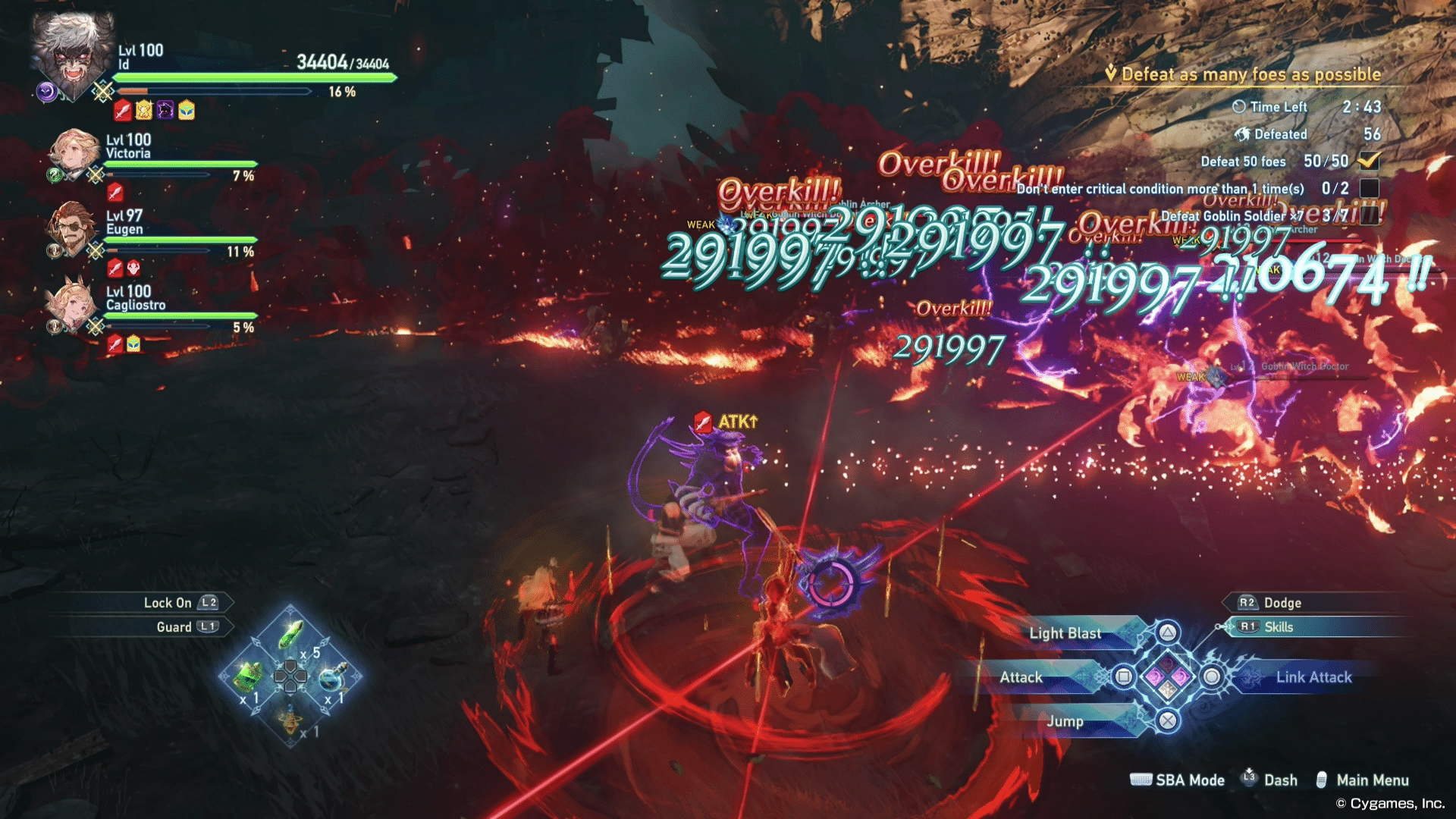Click the Guard action label

tap(174, 627)
